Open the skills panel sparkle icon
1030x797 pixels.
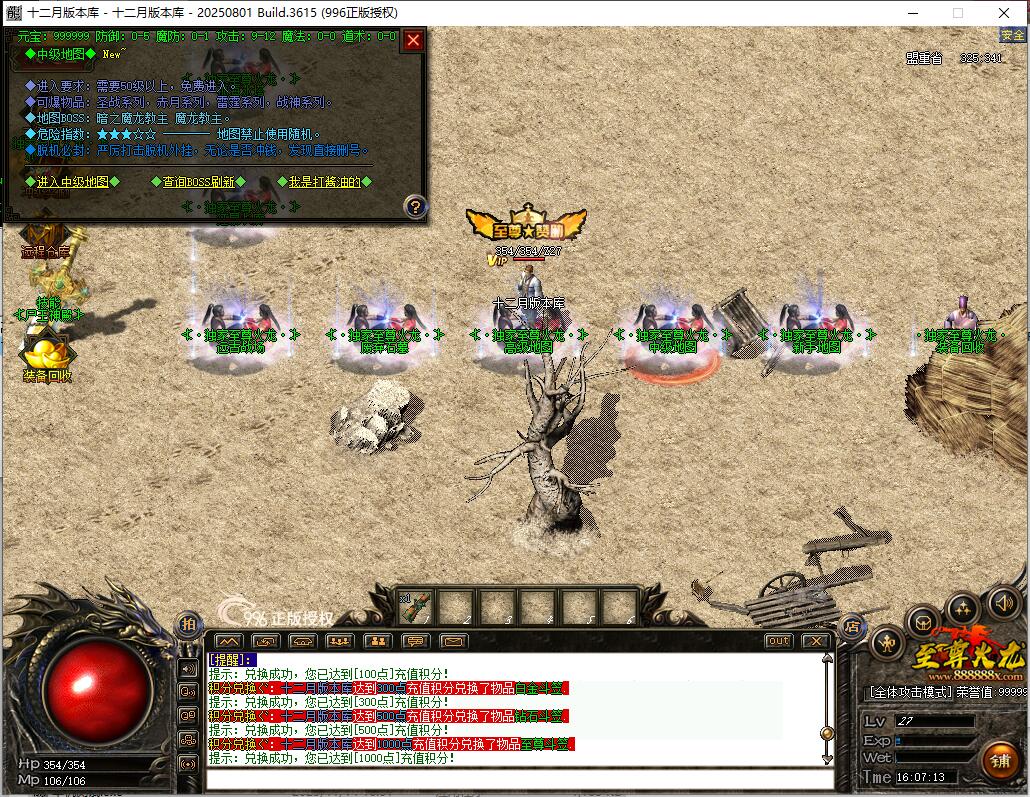pos(963,607)
